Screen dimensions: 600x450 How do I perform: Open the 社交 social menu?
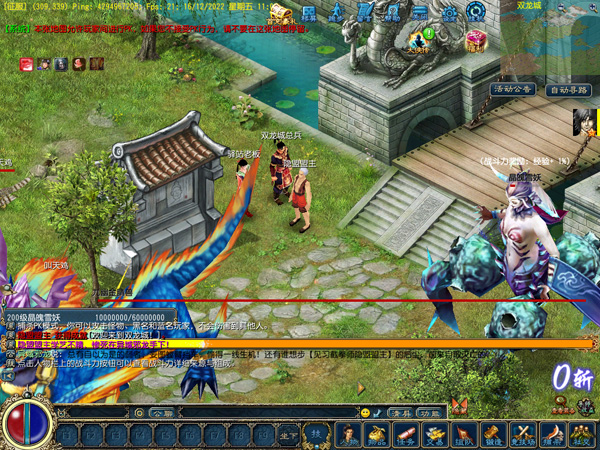pos(580,435)
